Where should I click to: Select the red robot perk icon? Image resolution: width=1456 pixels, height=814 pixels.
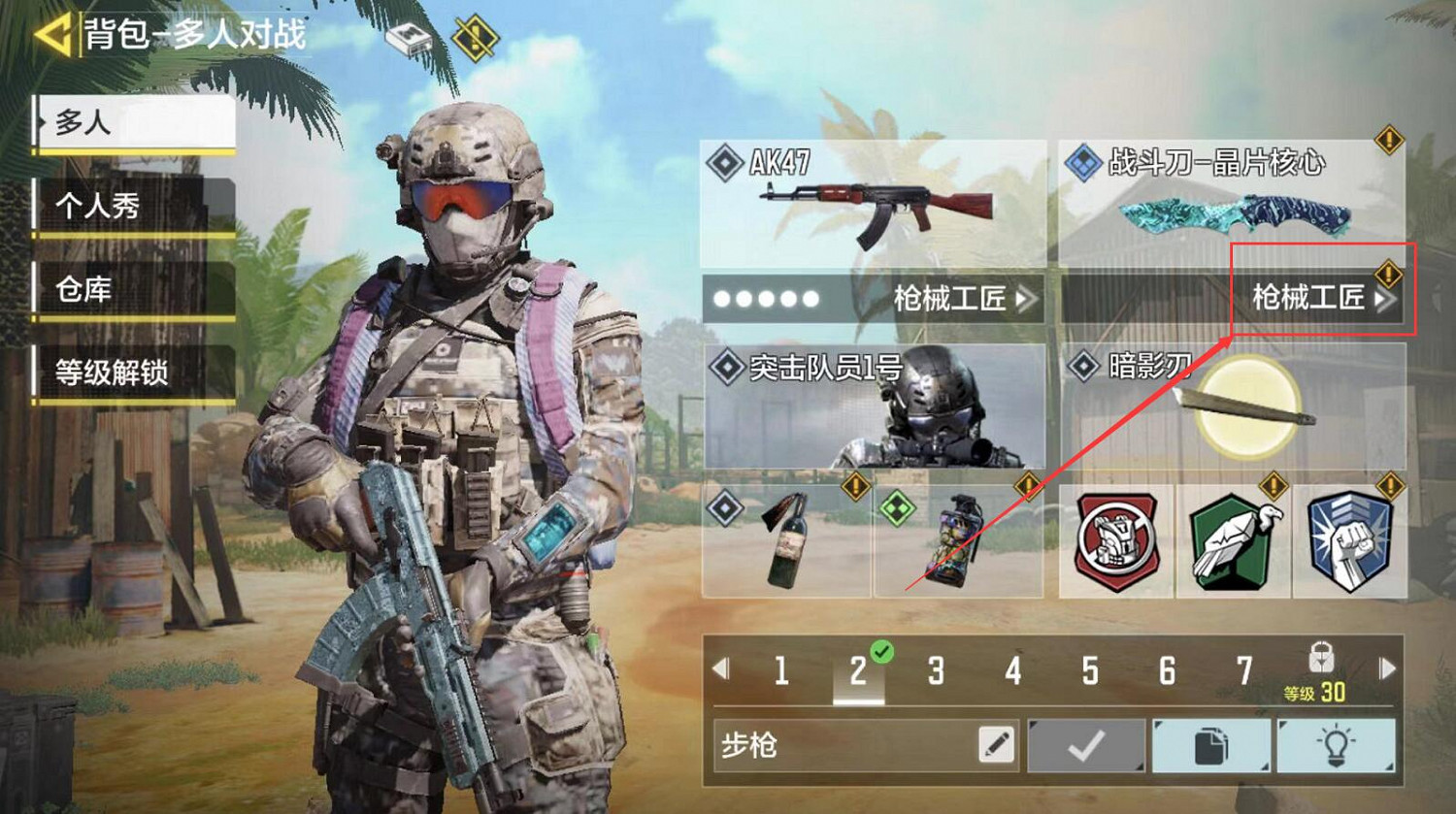point(1116,540)
